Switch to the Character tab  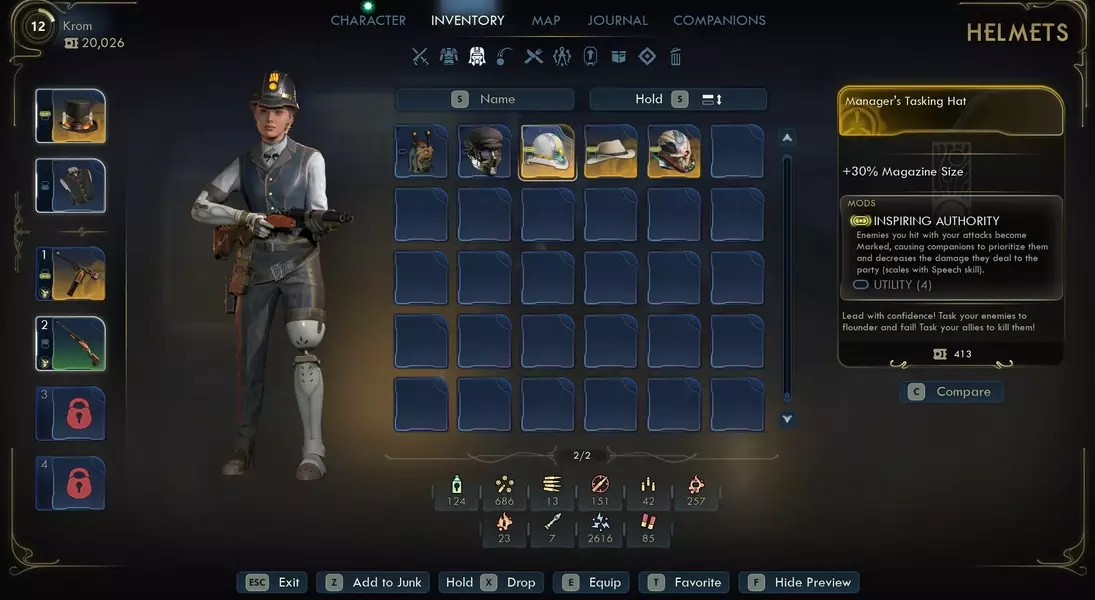(368, 20)
